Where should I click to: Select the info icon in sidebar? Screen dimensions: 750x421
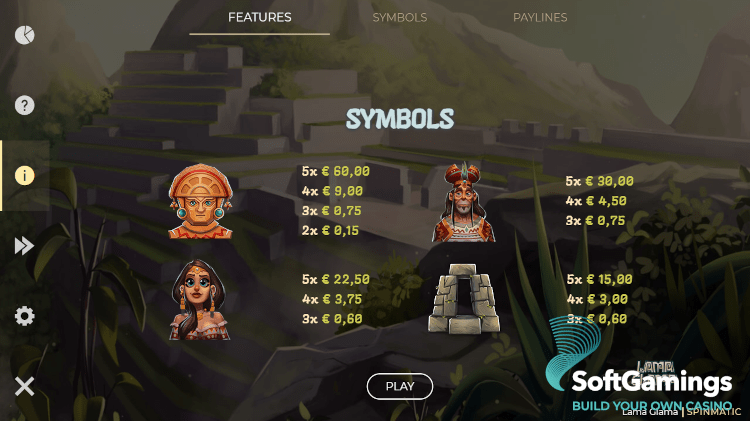(x=25, y=175)
